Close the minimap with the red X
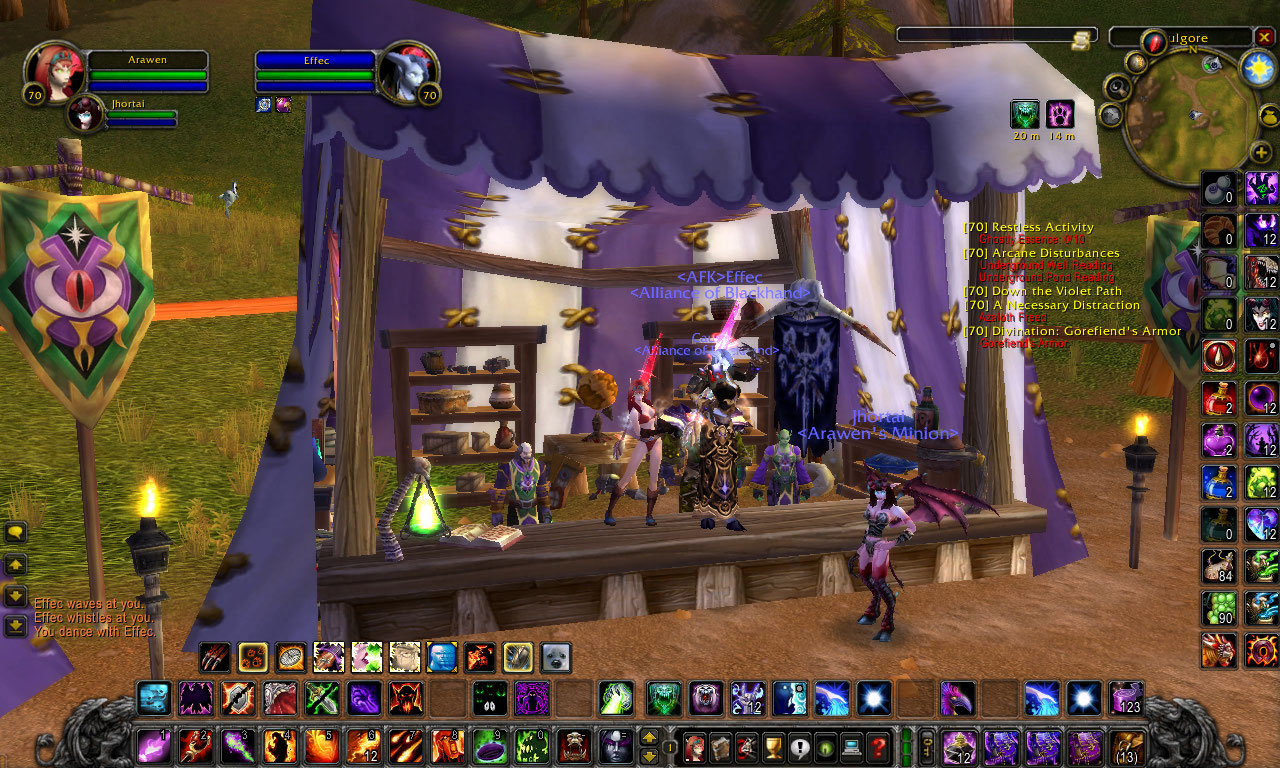The image size is (1280, 768). coord(1264,37)
